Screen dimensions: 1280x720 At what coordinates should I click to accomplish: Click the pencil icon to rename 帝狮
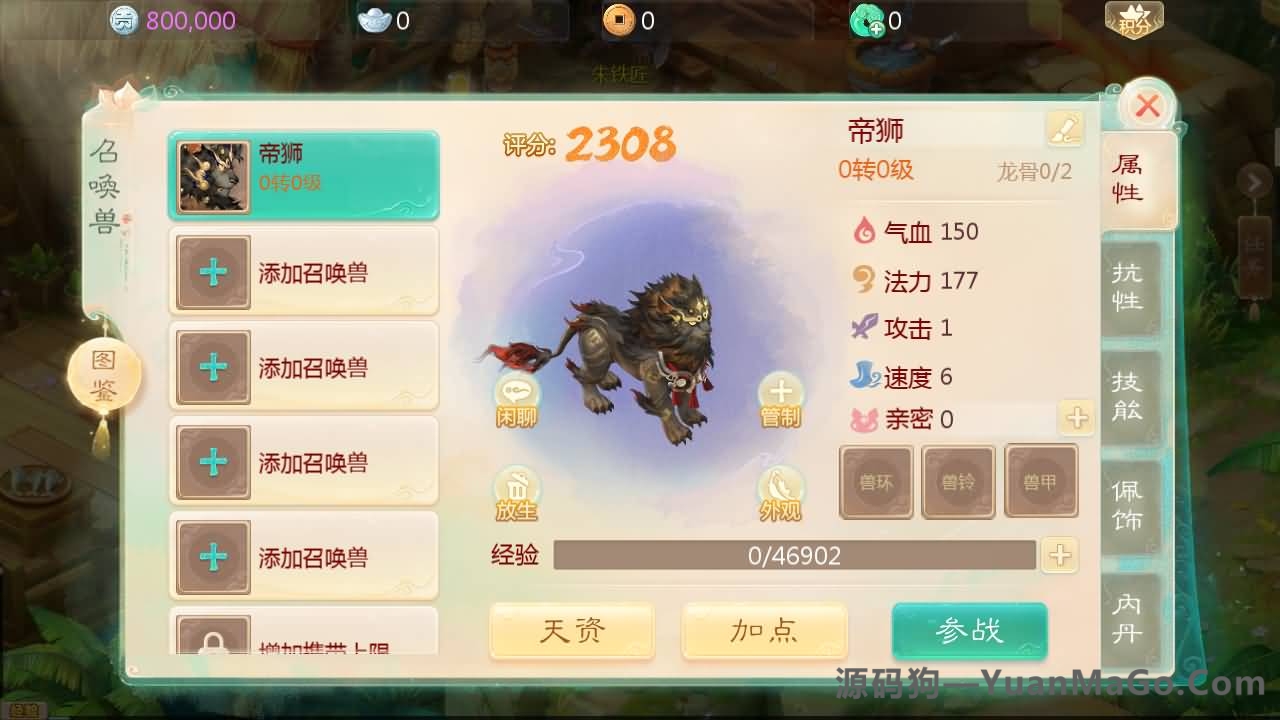1063,128
